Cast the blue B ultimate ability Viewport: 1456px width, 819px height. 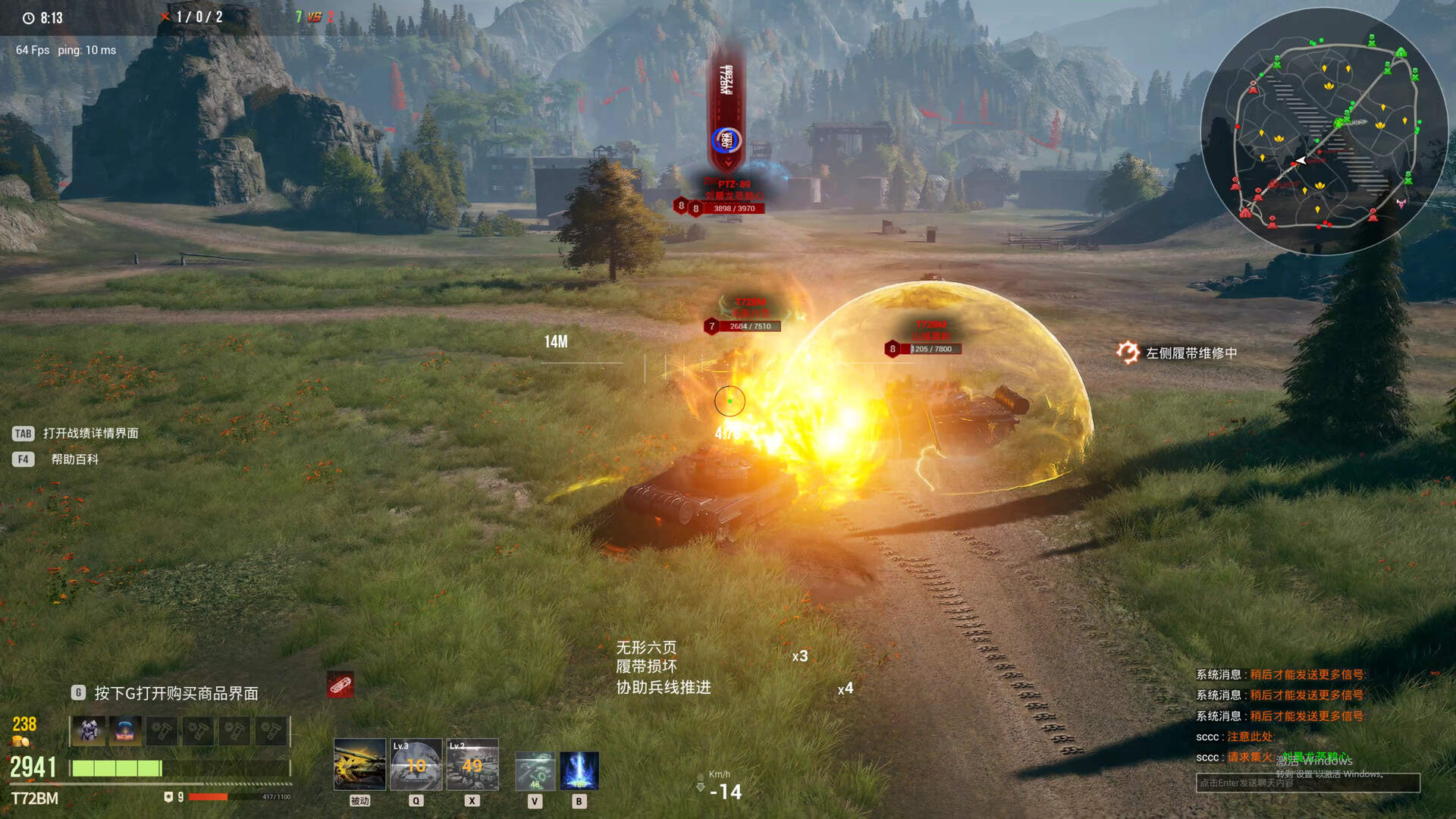coord(579,770)
